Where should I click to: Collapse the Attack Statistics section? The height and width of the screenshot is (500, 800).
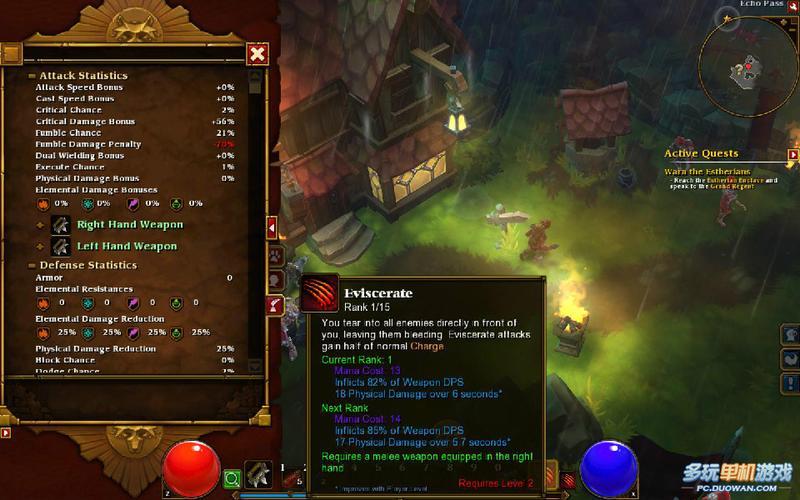[x=32, y=76]
